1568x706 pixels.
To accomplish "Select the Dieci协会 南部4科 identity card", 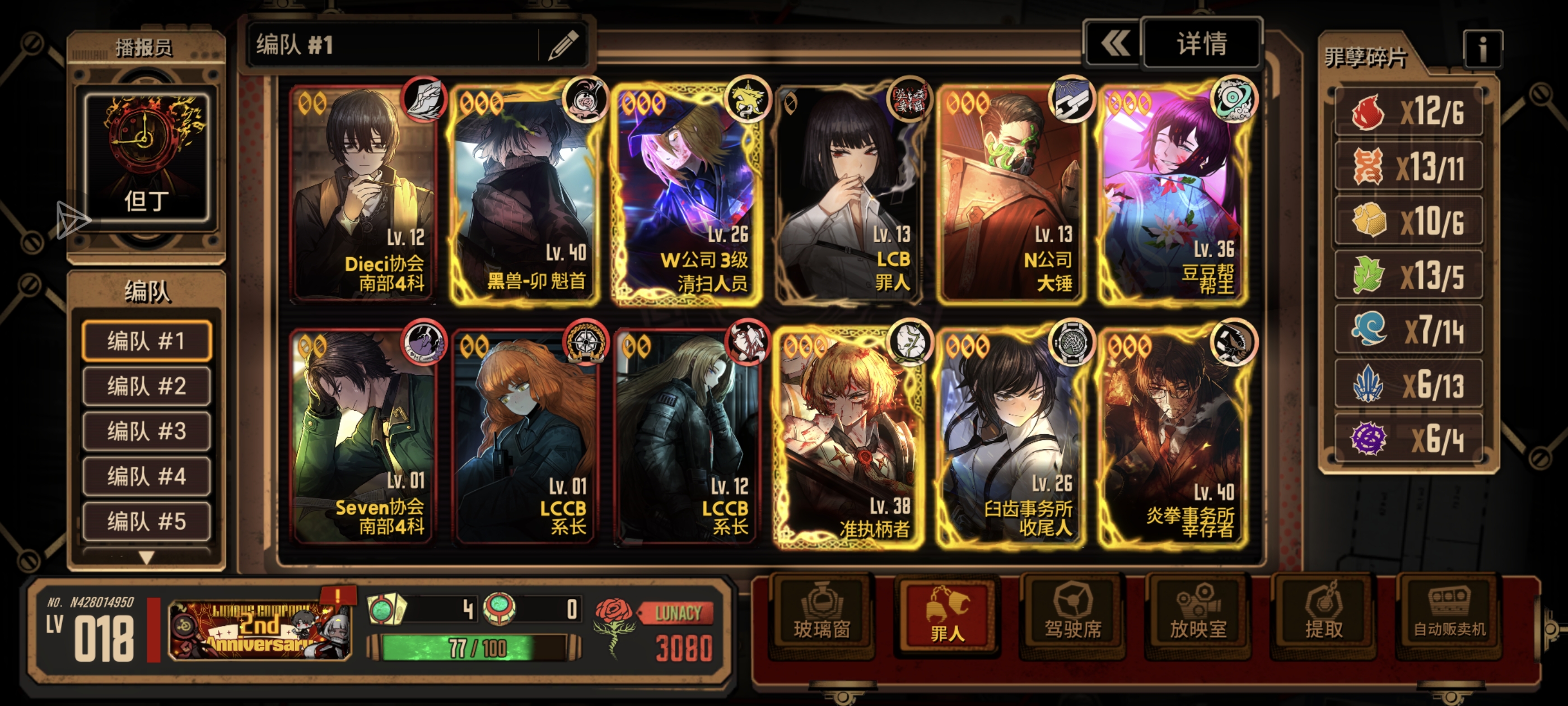I will pyautogui.click(x=364, y=195).
